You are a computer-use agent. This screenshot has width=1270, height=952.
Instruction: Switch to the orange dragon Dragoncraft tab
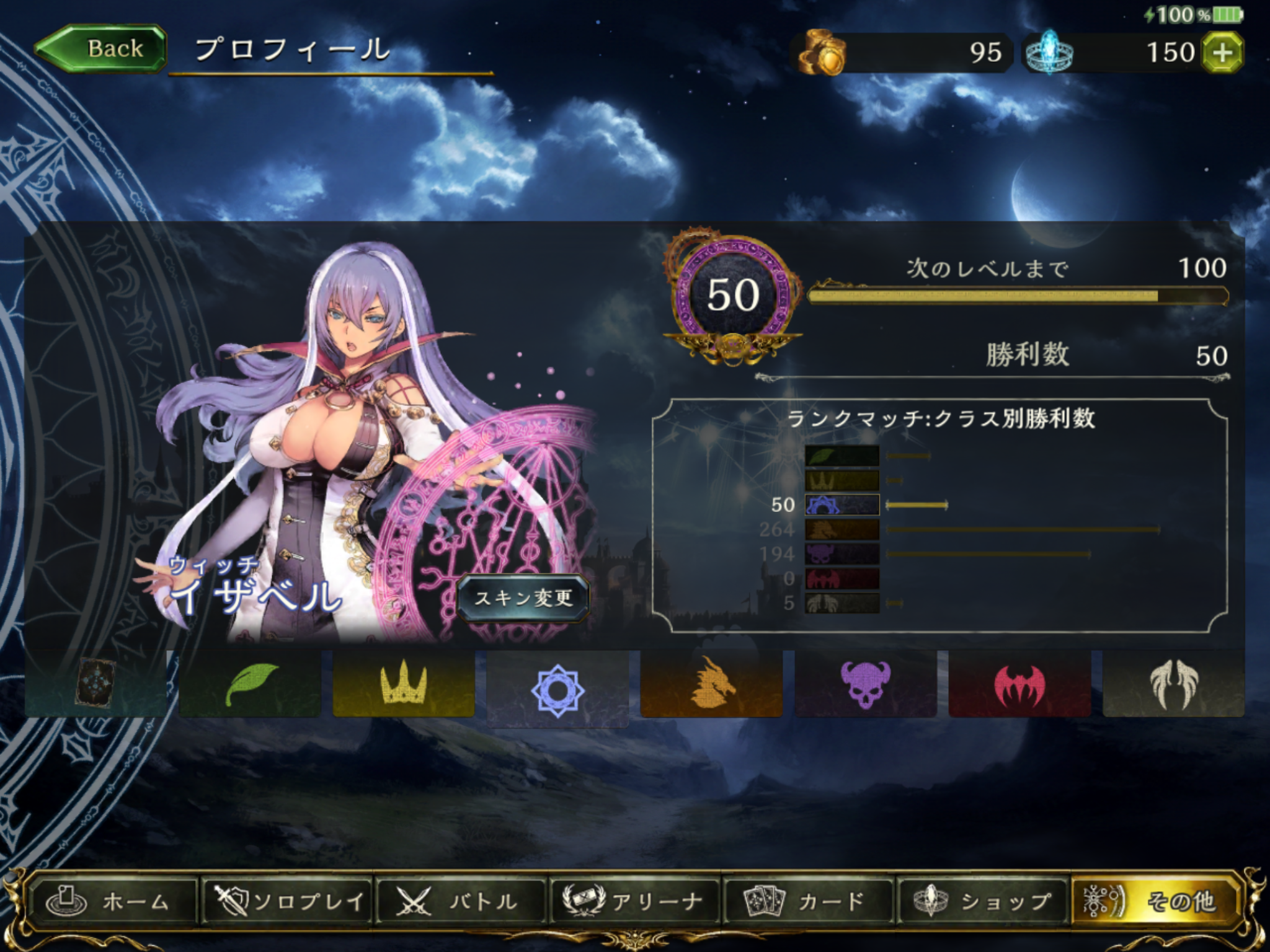pos(711,684)
